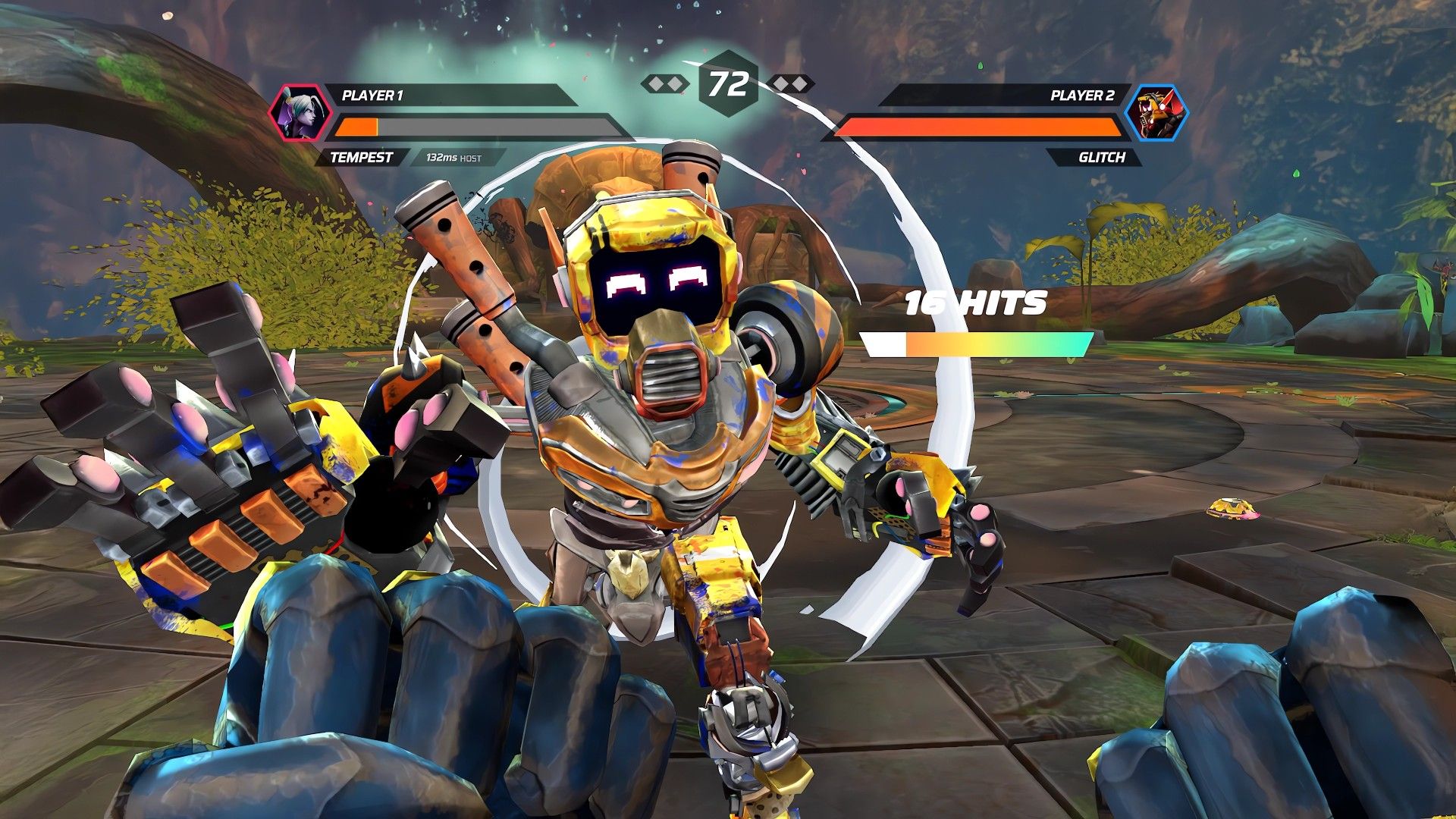Click Player 1's Tempest character portrait
Screen dimensions: 1456x819
[296, 113]
